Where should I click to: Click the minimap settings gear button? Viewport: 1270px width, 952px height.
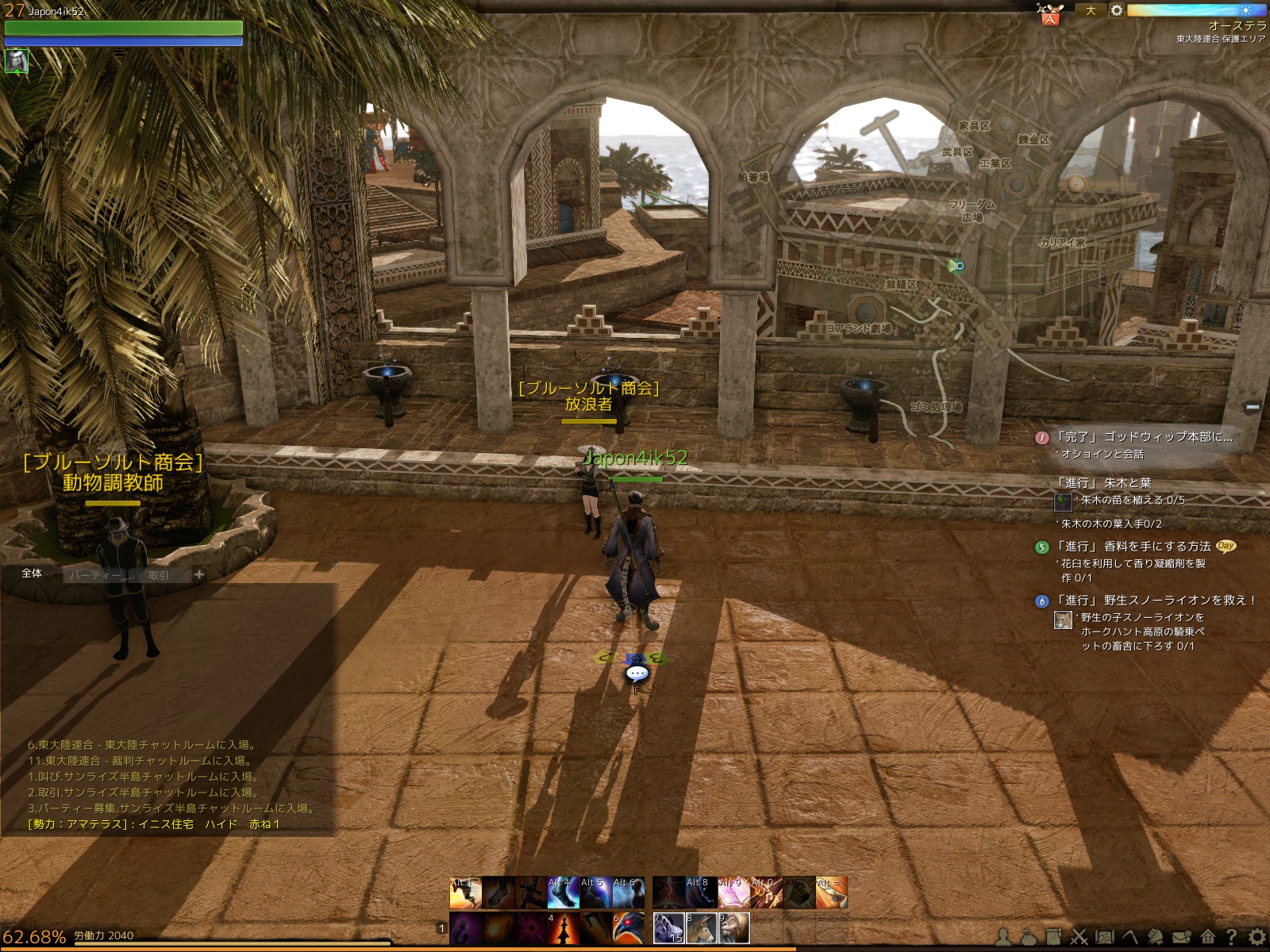[1116, 11]
